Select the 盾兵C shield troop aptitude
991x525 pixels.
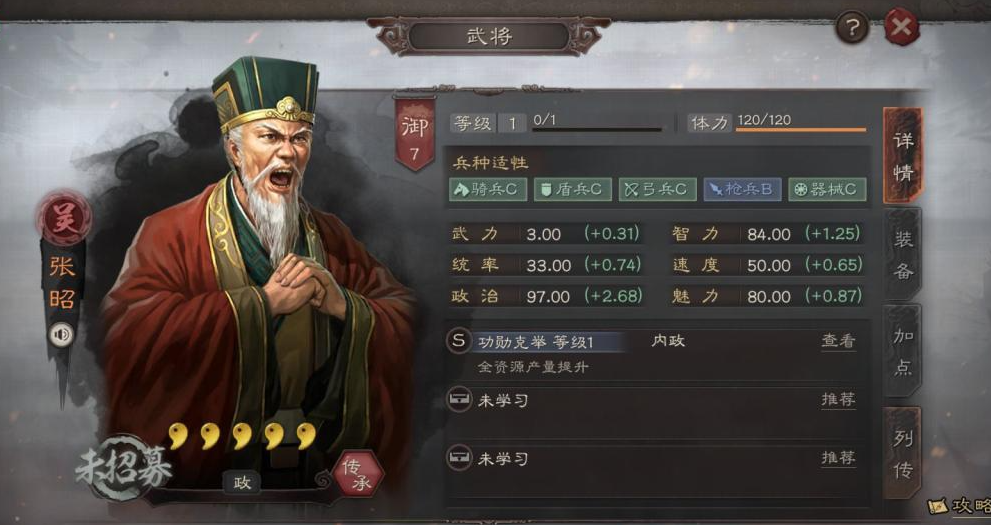point(571,189)
